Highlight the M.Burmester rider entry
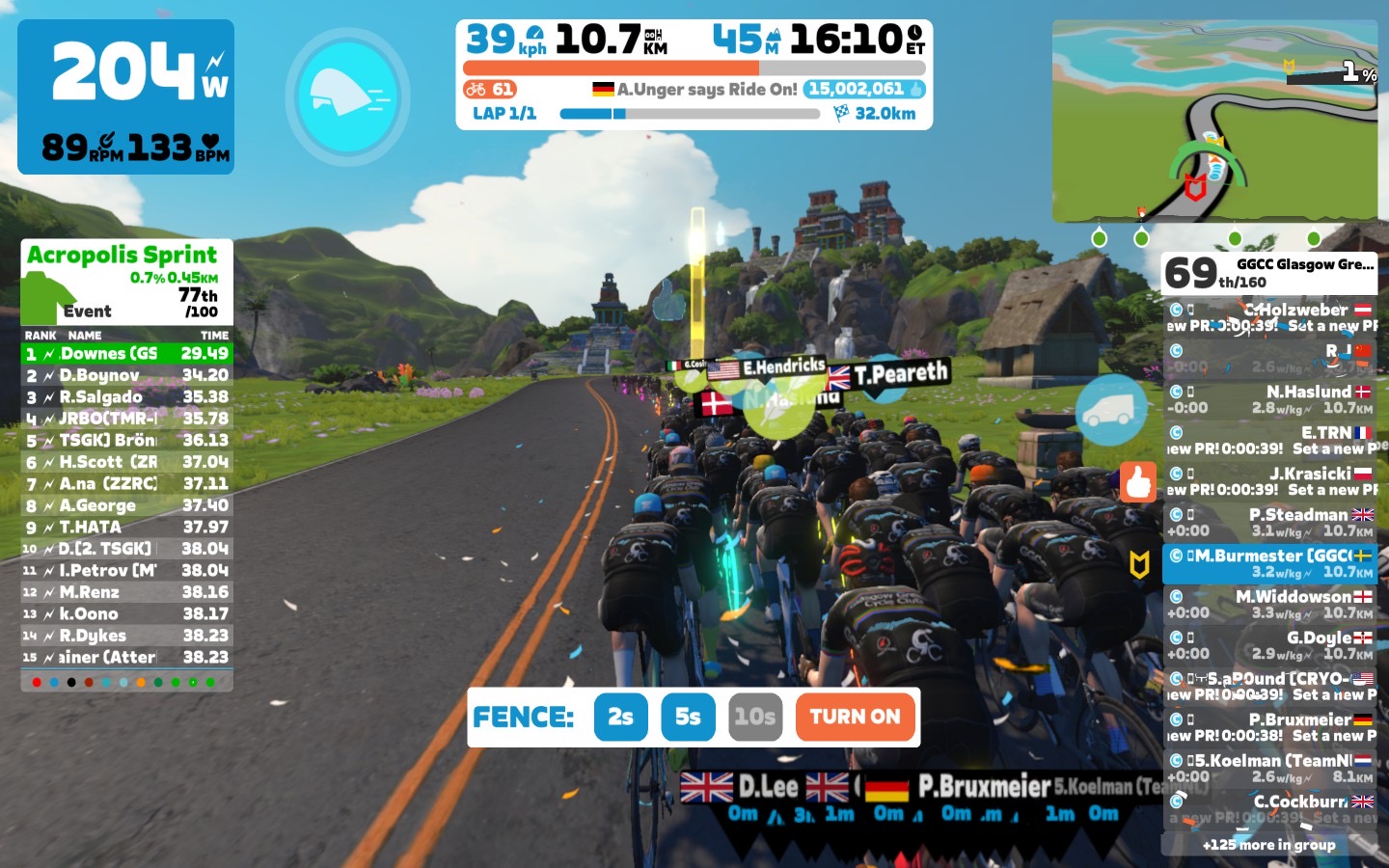The height and width of the screenshot is (868, 1389). pyautogui.click(x=1269, y=563)
